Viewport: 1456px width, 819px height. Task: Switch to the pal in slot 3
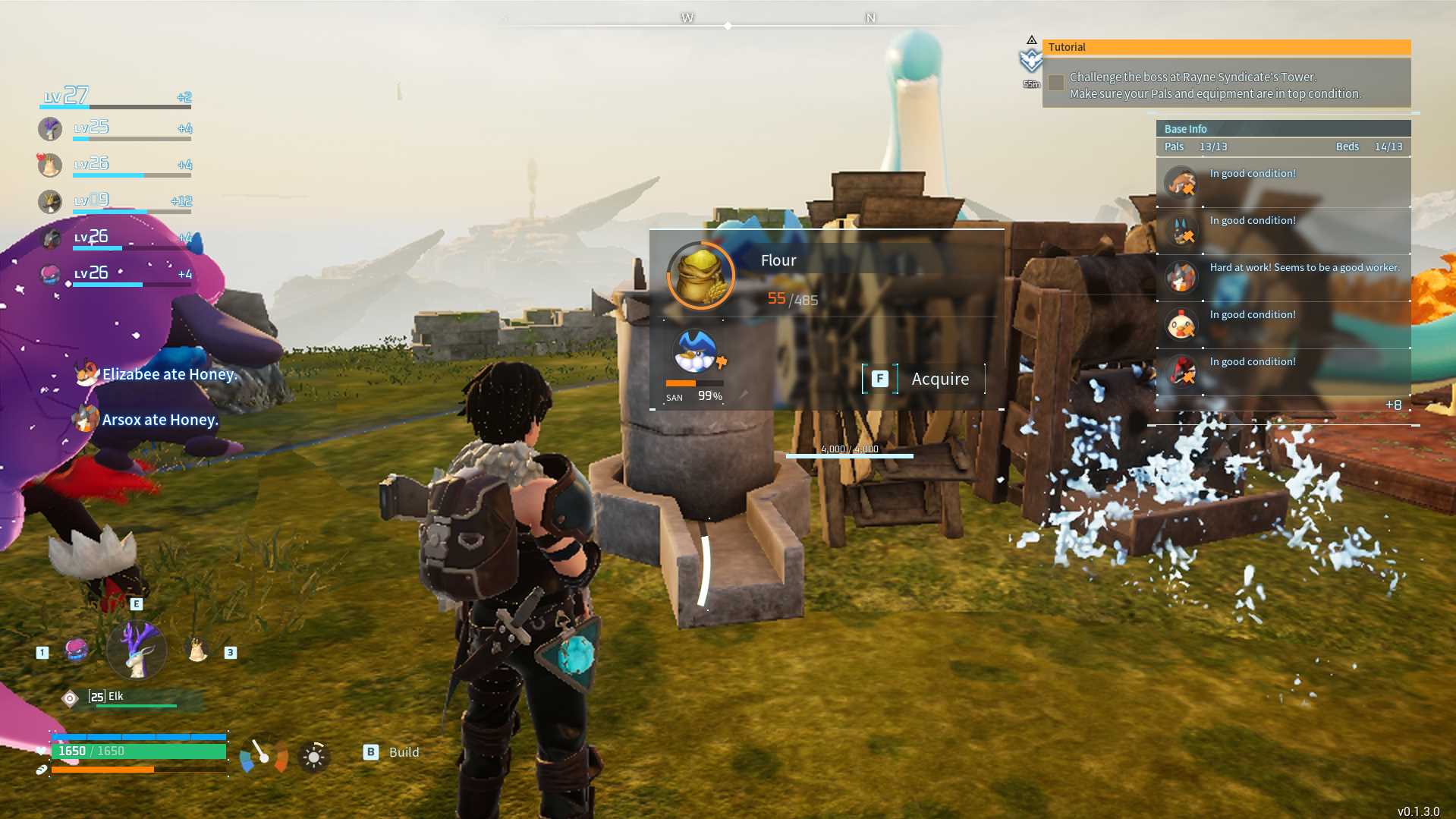(197, 650)
